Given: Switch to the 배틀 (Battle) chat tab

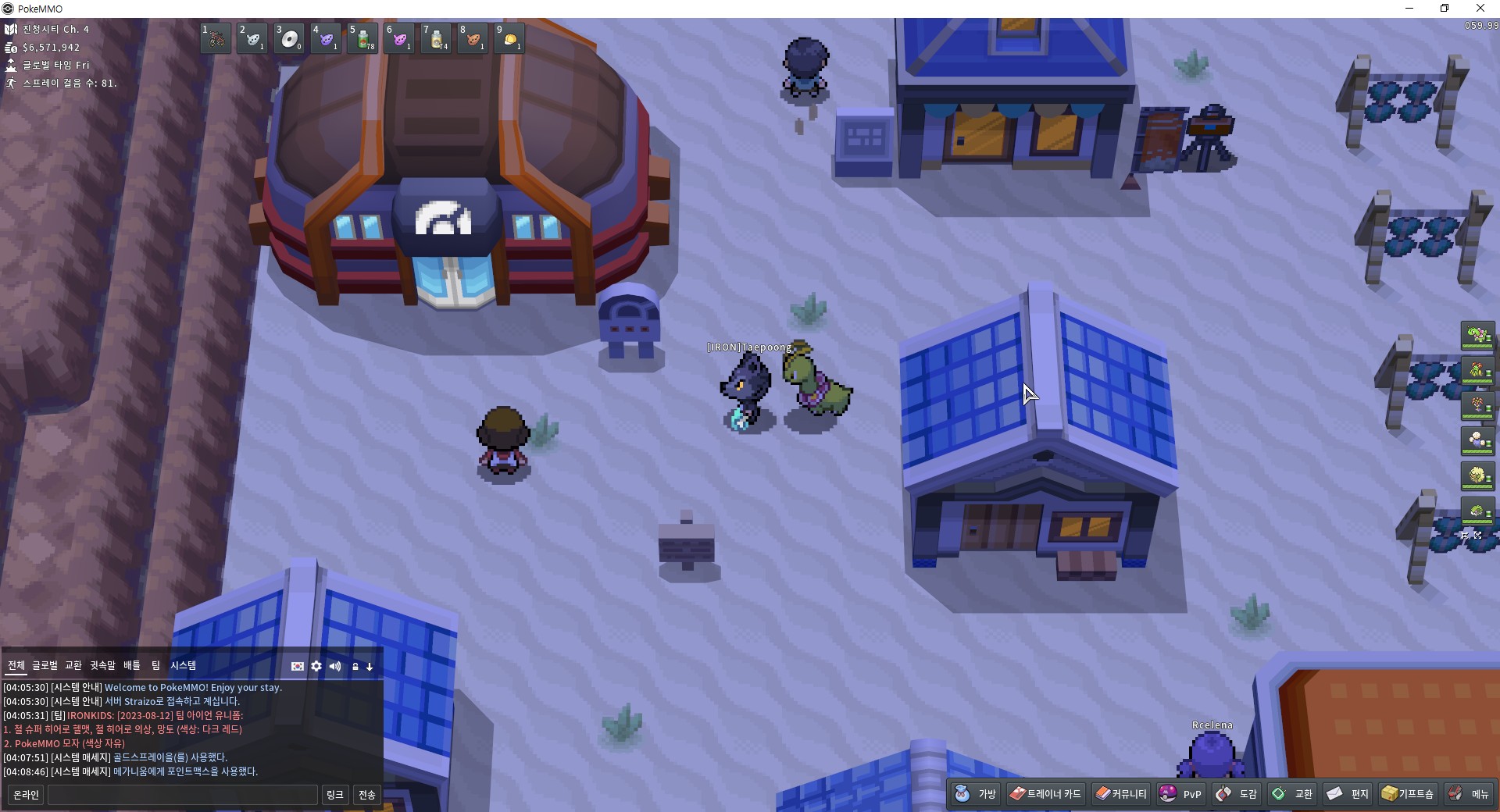Looking at the screenshot, I should pyautogui.click(x=132, y=665).
